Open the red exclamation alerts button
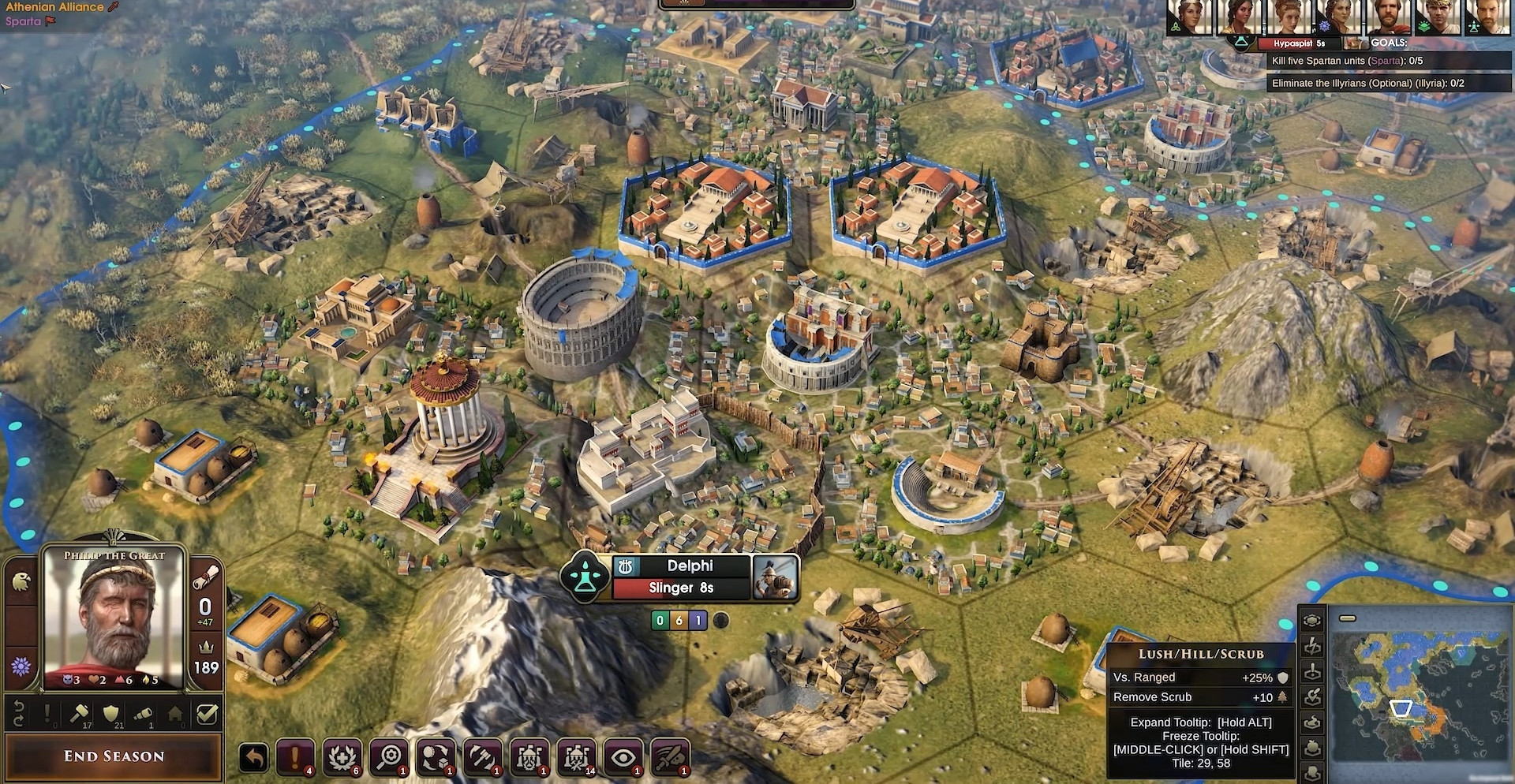Viewport: 1515px width, 784px height. pyautogui.click(x=296, y=758)
